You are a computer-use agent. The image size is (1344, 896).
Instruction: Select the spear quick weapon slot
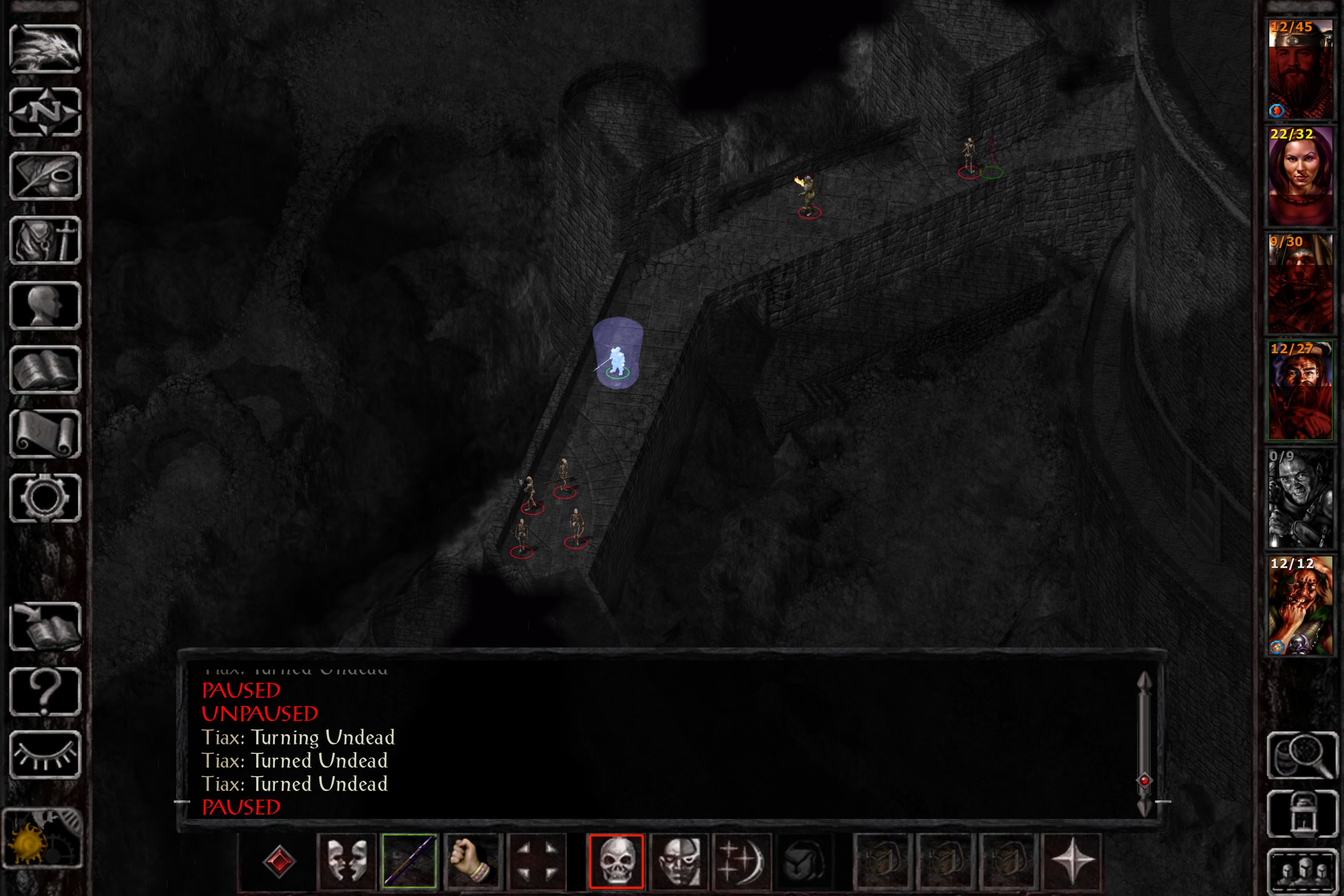(x=409, y=861)
